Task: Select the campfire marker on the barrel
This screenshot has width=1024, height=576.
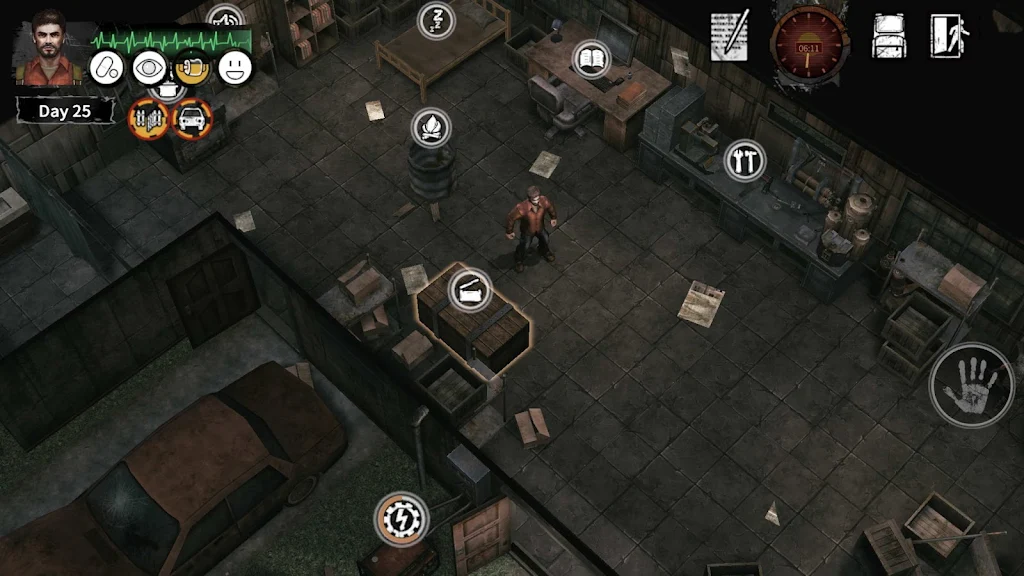Action: coord(431,127)
